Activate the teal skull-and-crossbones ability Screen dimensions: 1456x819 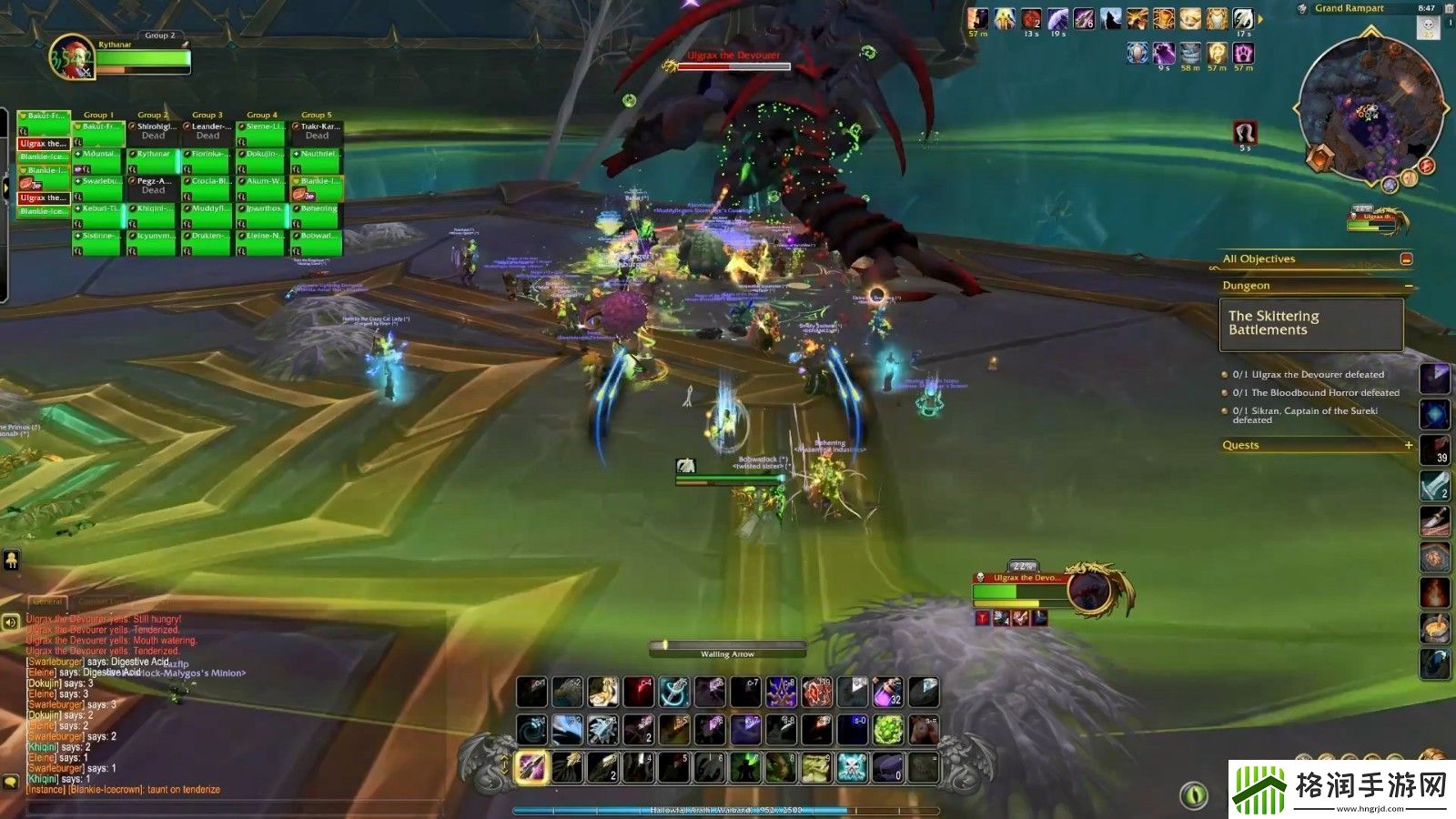pos(852,767)
